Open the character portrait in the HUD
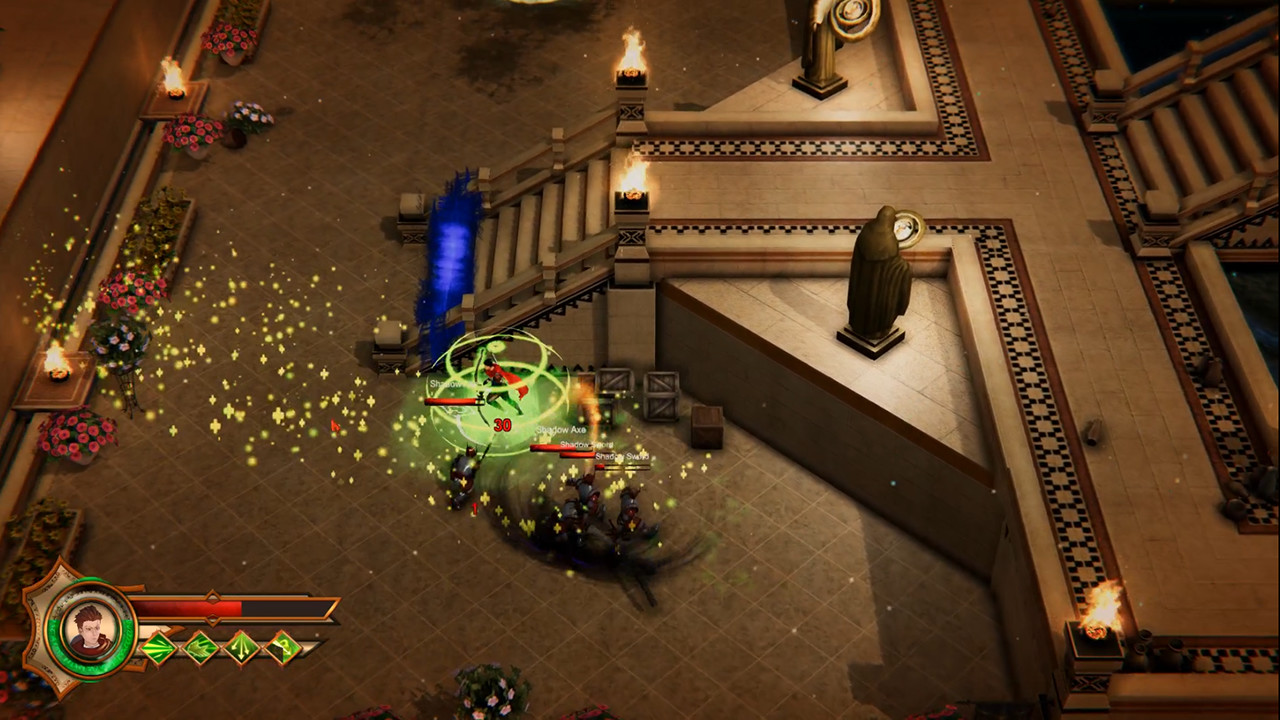The image size is (1280, 720). (x=90, y=628)
